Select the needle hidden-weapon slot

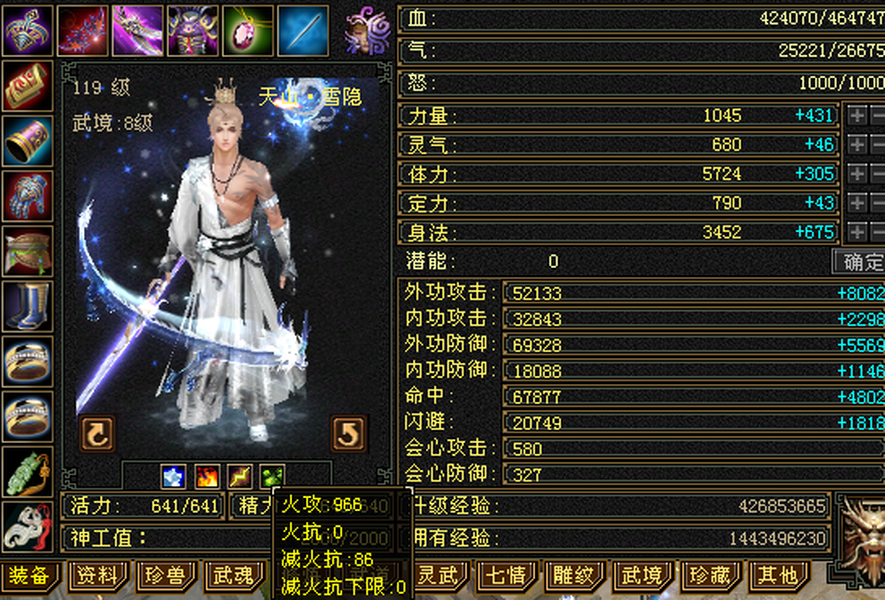tap(302, 30)
